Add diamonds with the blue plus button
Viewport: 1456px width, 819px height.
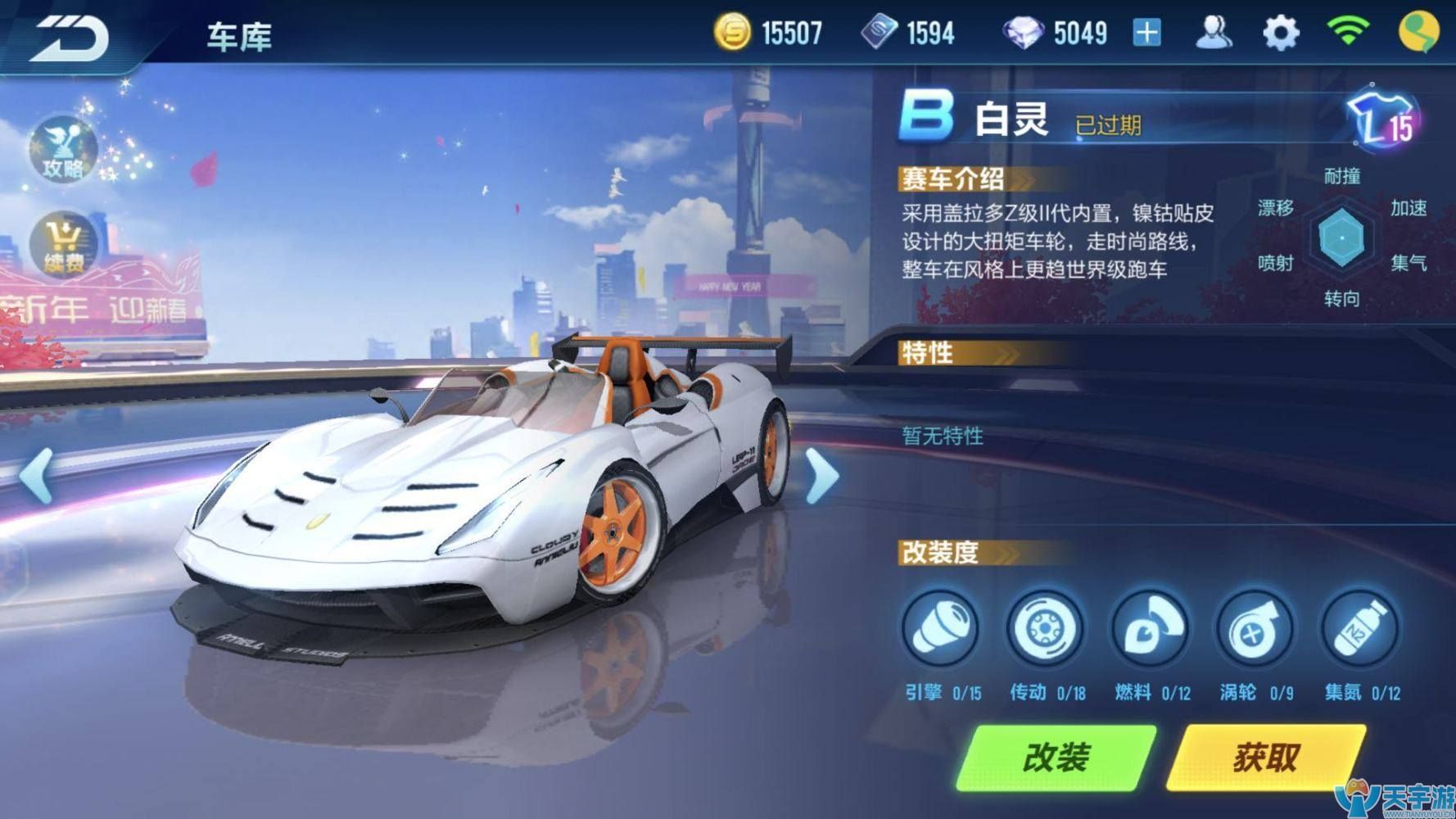pos(1146,34)
